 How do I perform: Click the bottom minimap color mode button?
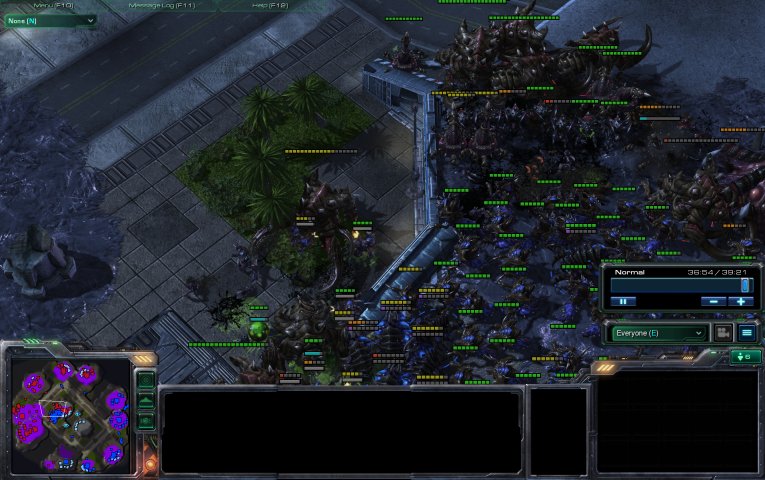(x=146, y=421)
